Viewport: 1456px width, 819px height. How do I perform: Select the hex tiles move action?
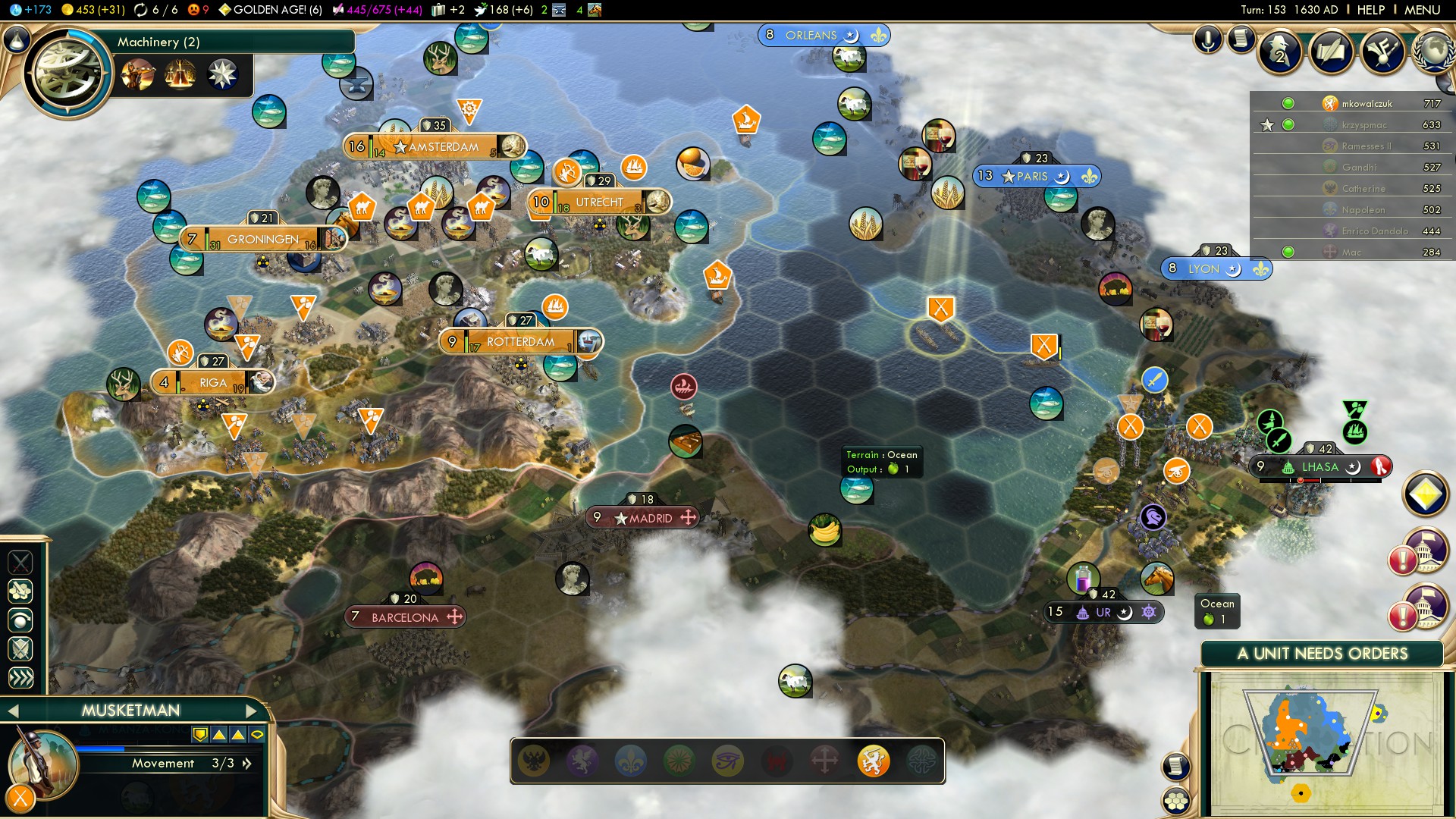pyautogui.click(x=20, y=591)
